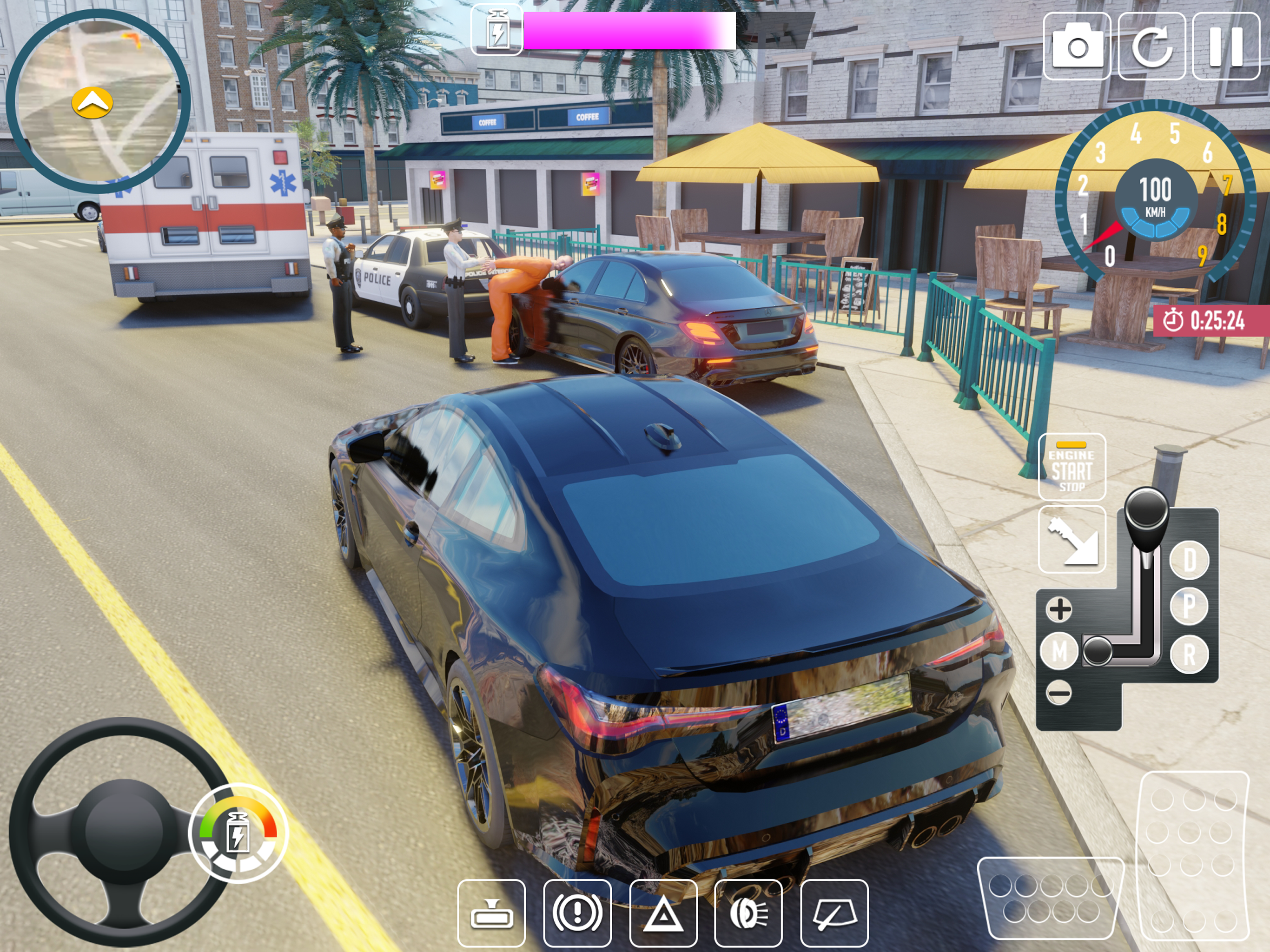Click the seatbelt buckle button

pyautogui.click(x=1072, y=539)
